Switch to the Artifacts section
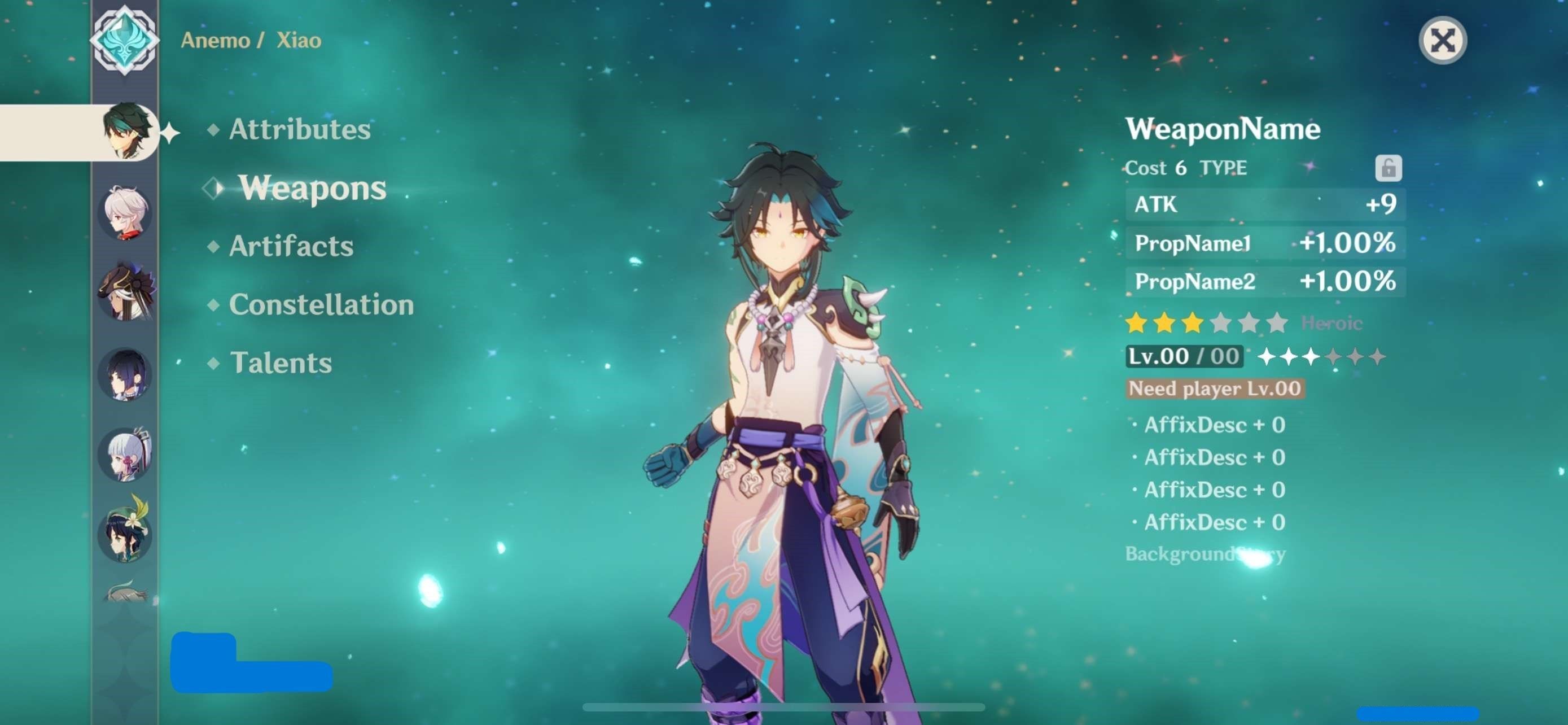This screenshot has width=1568, height=725. (290, 246)
